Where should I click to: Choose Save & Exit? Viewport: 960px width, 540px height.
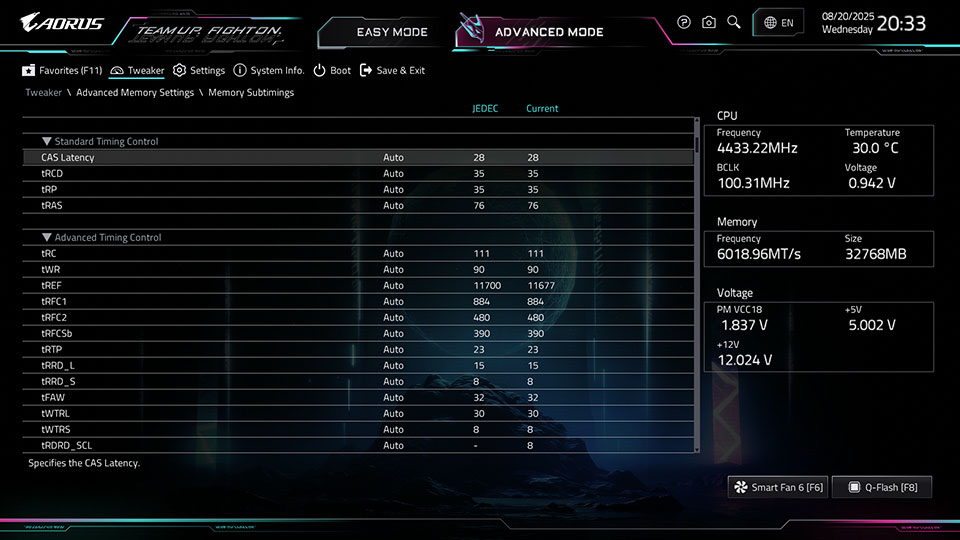click(x=392, y=71)
